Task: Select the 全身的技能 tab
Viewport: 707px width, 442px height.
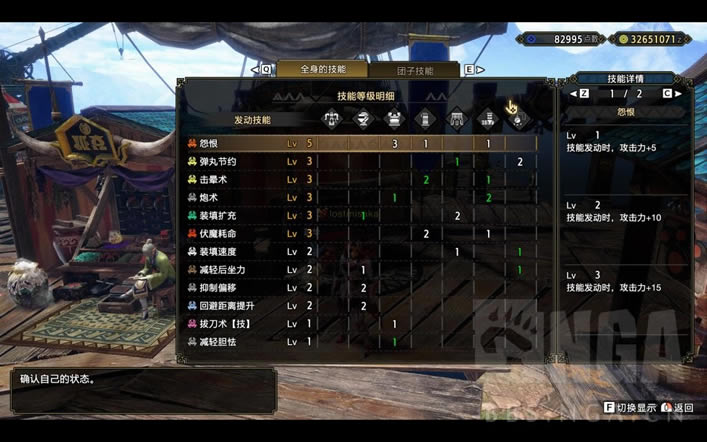Action: (x=324, y=70)
